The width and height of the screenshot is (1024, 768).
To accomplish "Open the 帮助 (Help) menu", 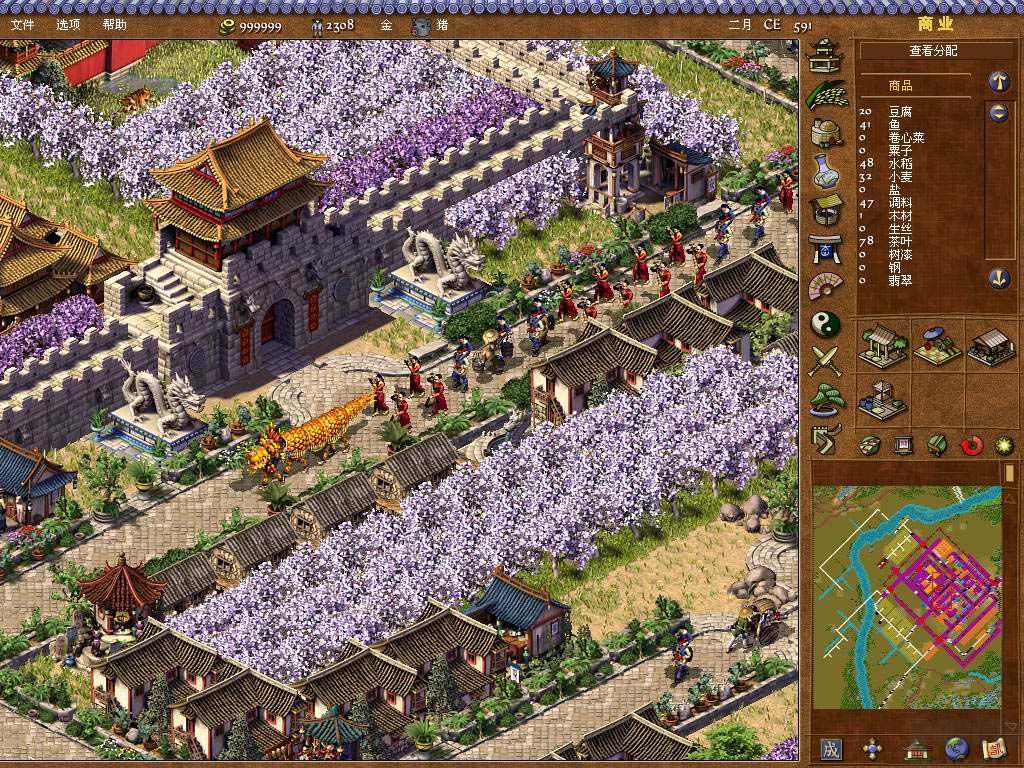I will pos(114,24).
